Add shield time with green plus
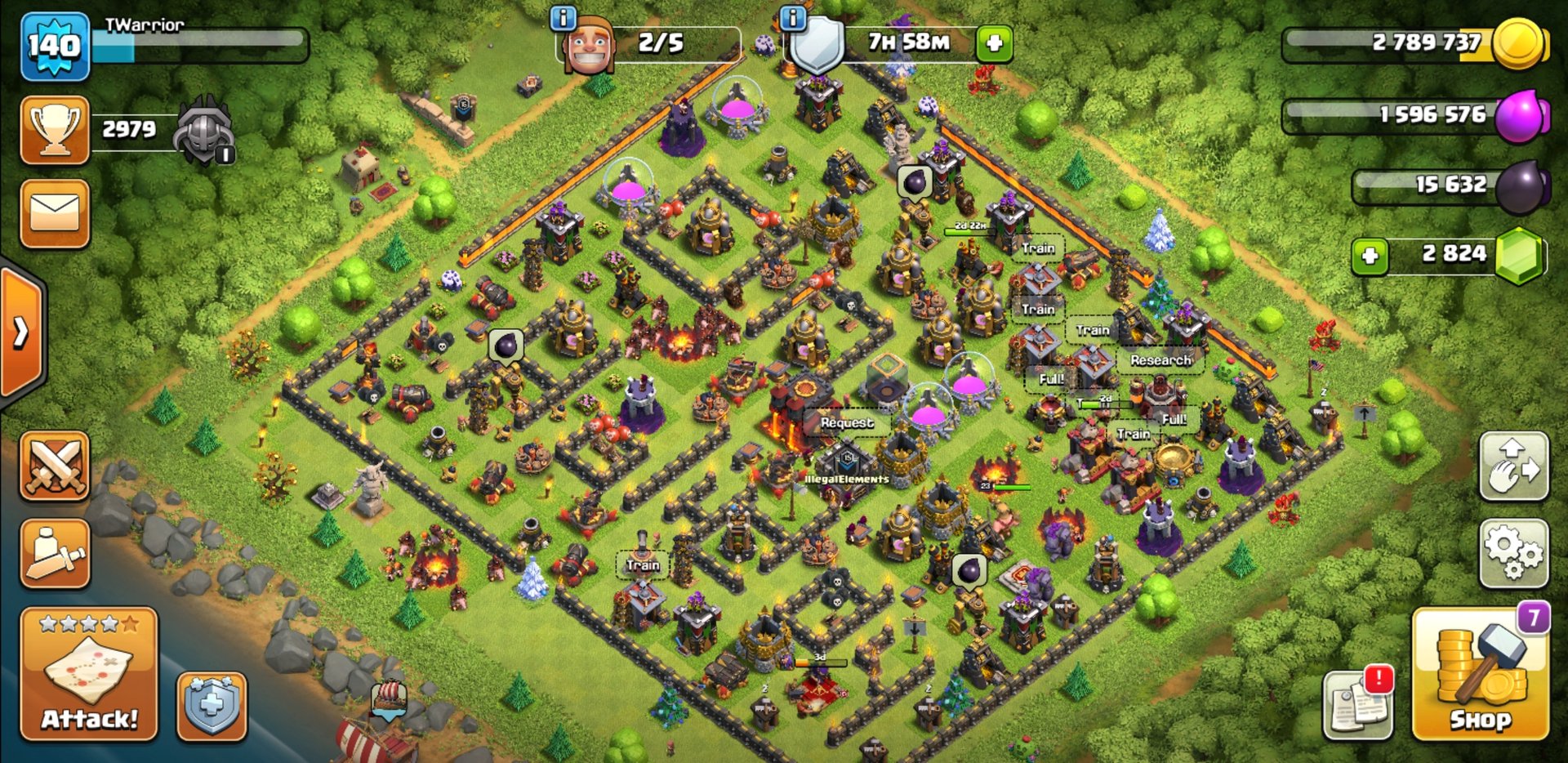Screen dimensions: 1568x763 coord(994,43)
